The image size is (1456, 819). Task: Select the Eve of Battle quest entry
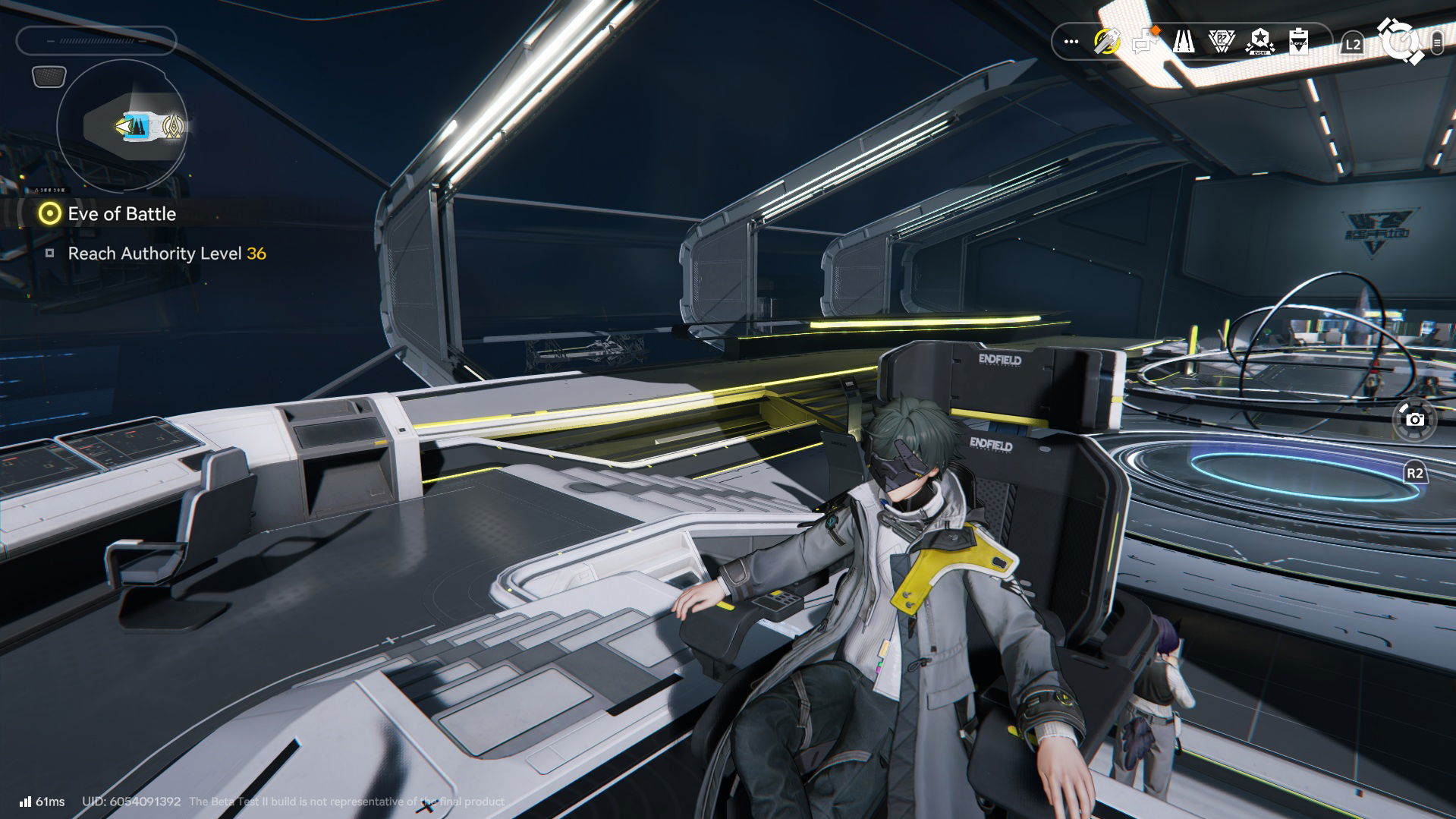click(121, 214)
